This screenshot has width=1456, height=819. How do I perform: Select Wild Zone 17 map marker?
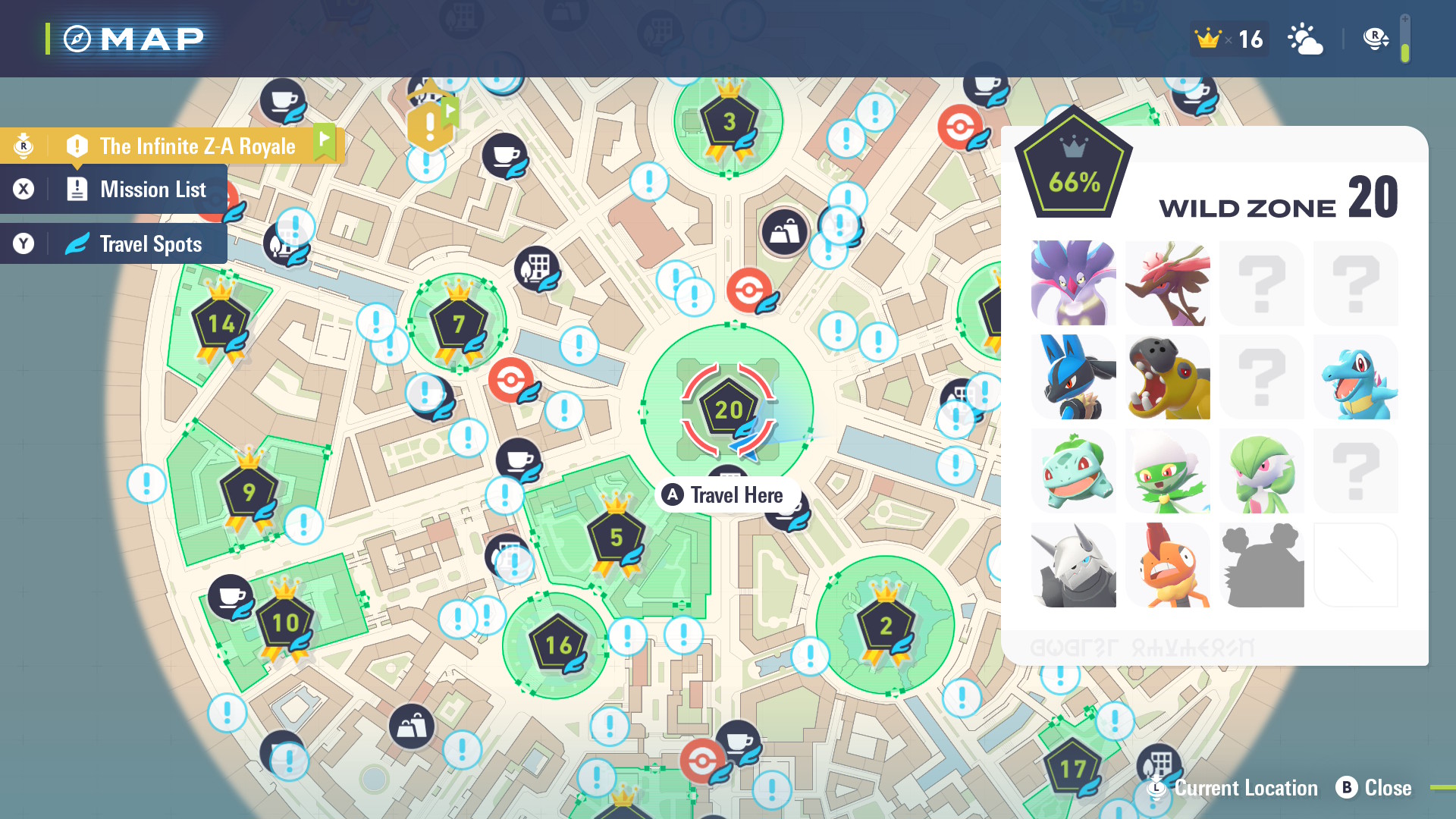[x=1072, y=769]
